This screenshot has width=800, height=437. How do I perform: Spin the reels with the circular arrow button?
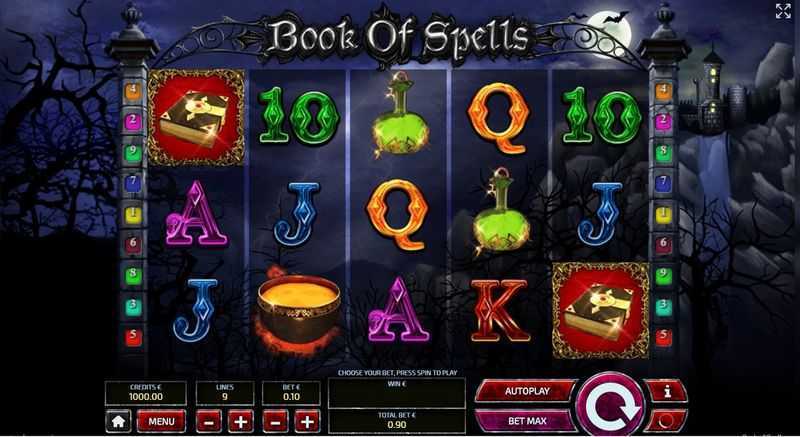612,405
